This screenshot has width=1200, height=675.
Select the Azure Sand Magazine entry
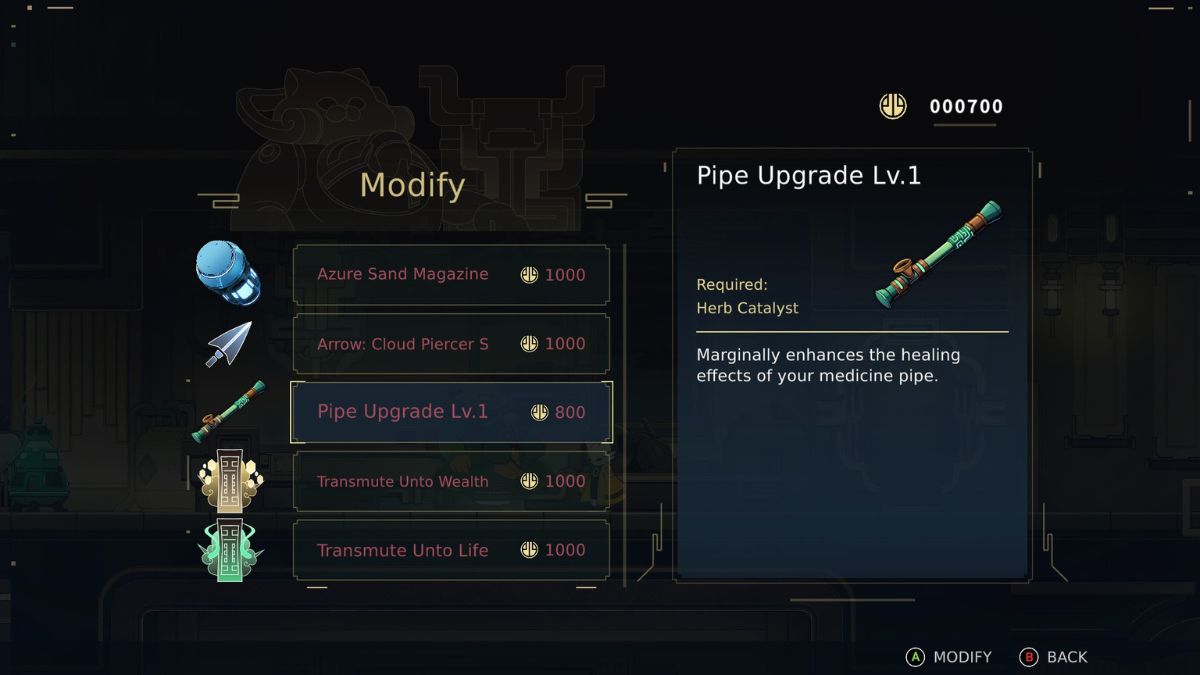451,275
